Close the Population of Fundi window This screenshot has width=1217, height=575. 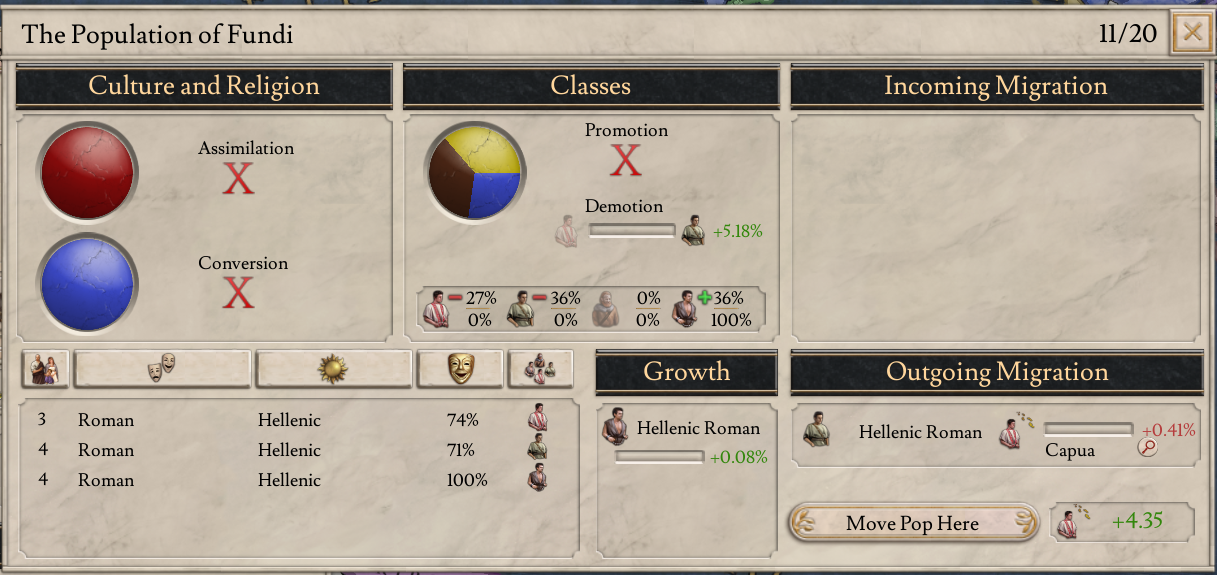click(x=1191, y=33)
